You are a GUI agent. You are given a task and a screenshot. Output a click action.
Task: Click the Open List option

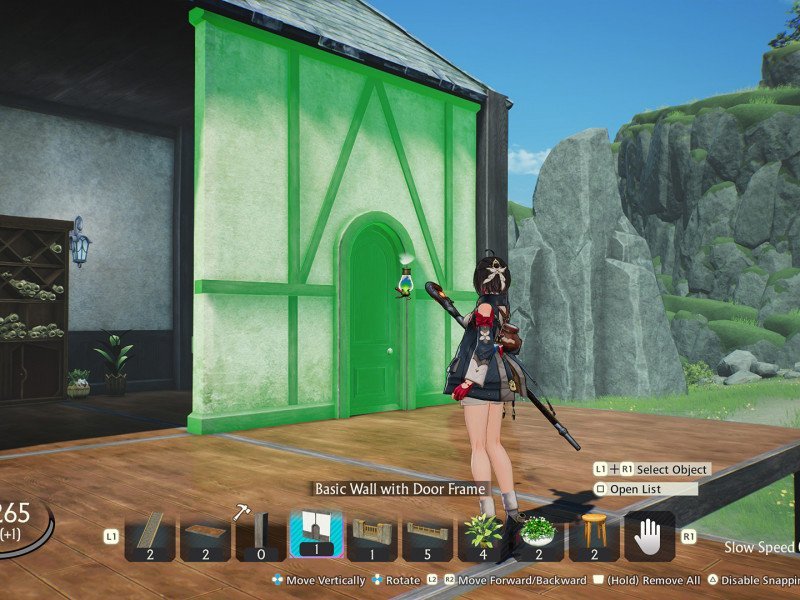pos(644,489)
